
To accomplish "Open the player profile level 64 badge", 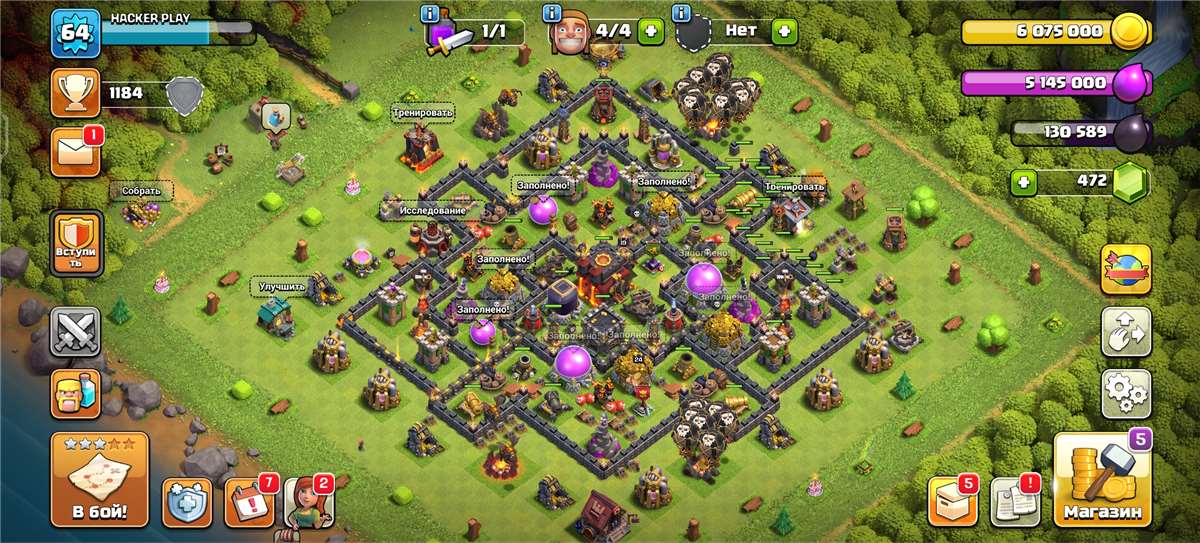I will (75, 33).
